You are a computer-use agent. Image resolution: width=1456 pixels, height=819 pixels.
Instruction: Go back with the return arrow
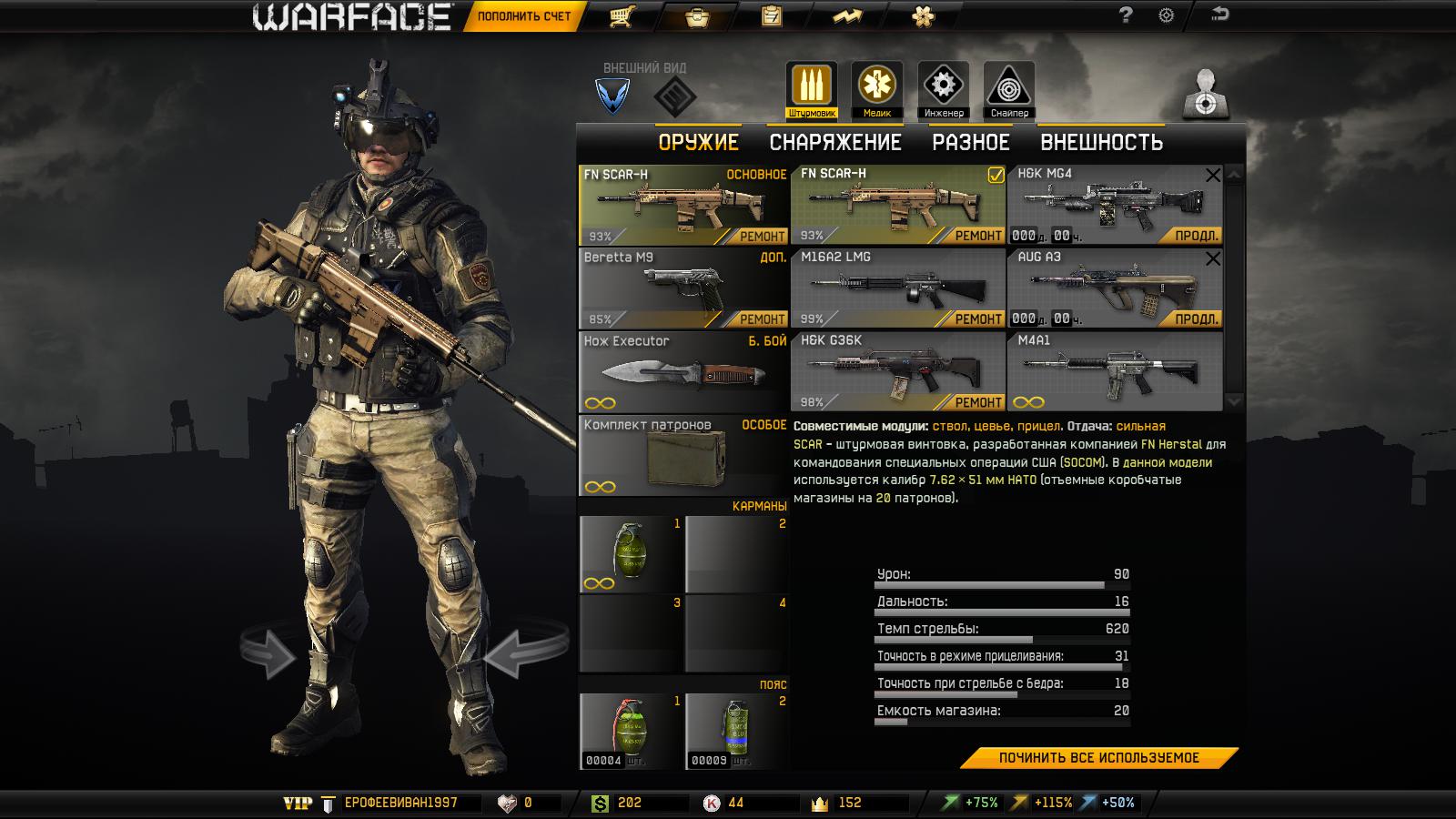pos(1219,15)
